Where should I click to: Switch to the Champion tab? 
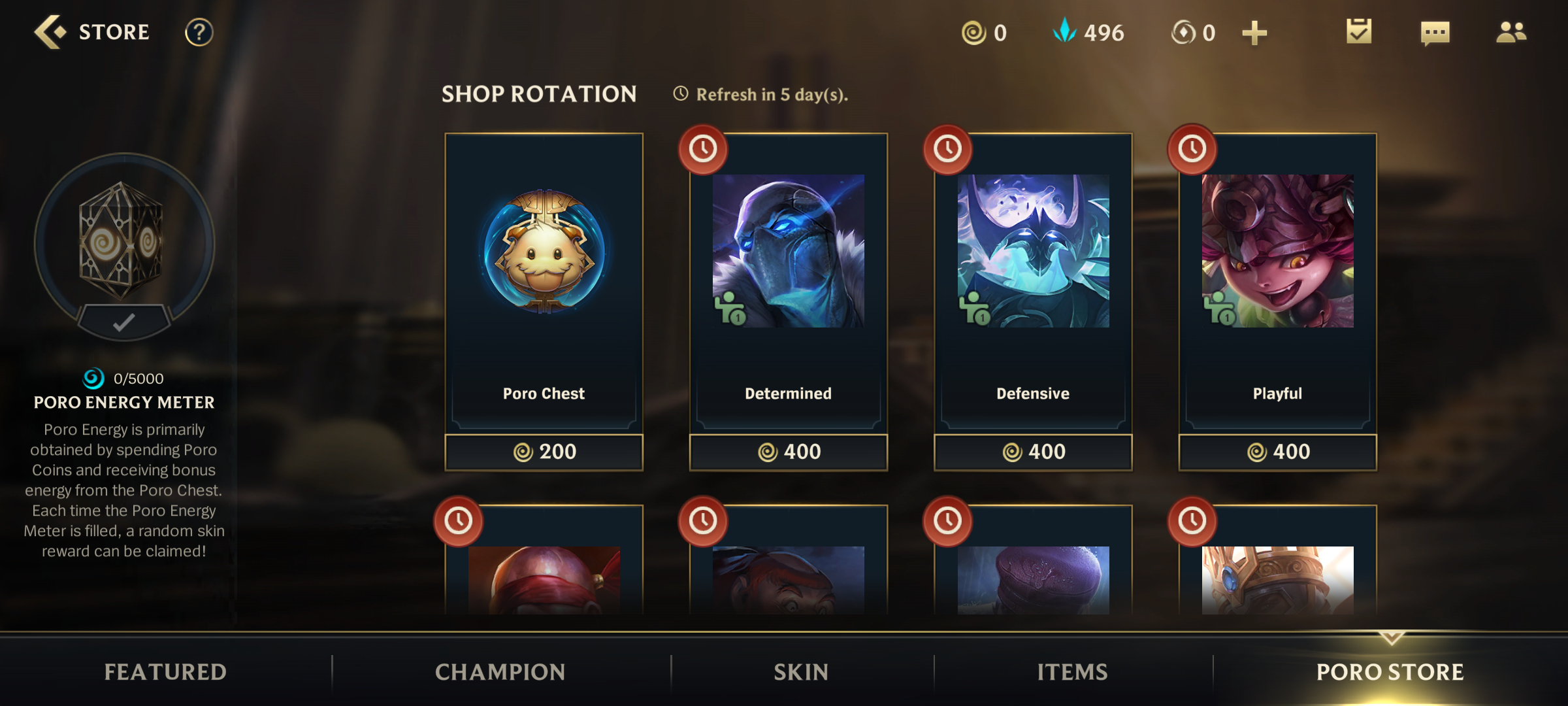500,671
